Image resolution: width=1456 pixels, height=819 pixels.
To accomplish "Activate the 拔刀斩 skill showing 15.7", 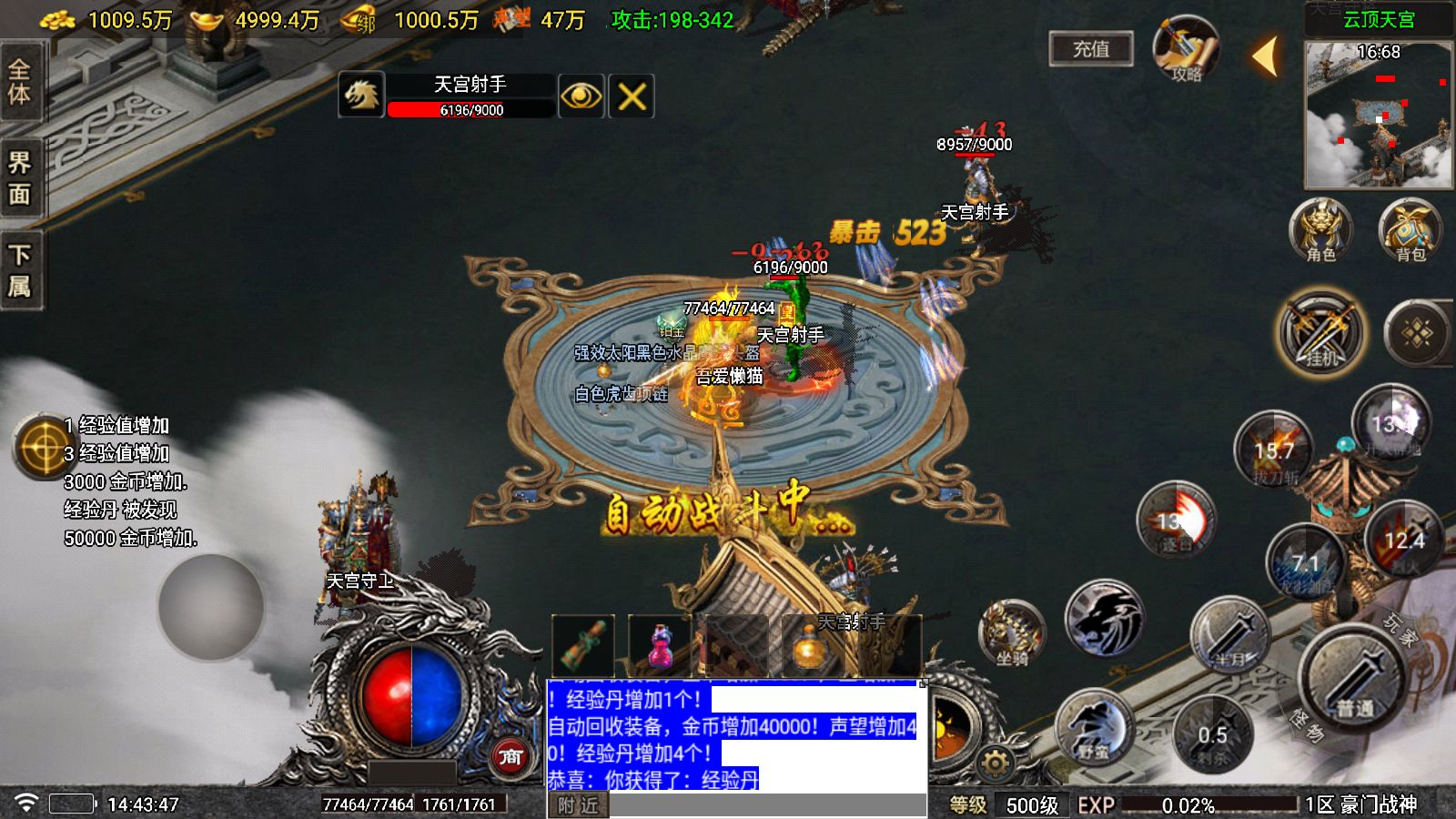I will [x=1271, y=450].
